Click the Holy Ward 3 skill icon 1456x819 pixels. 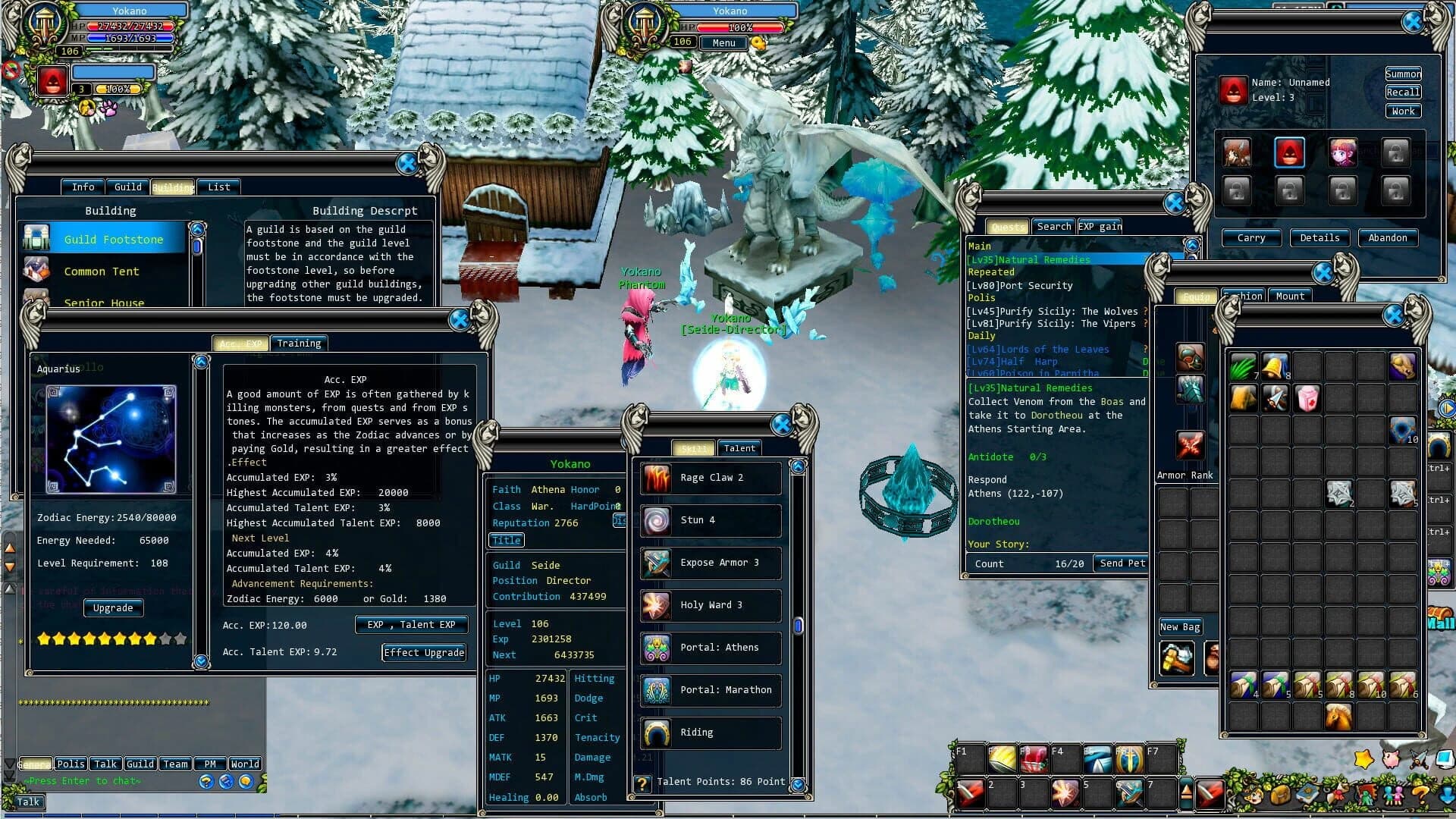(655, 605)
